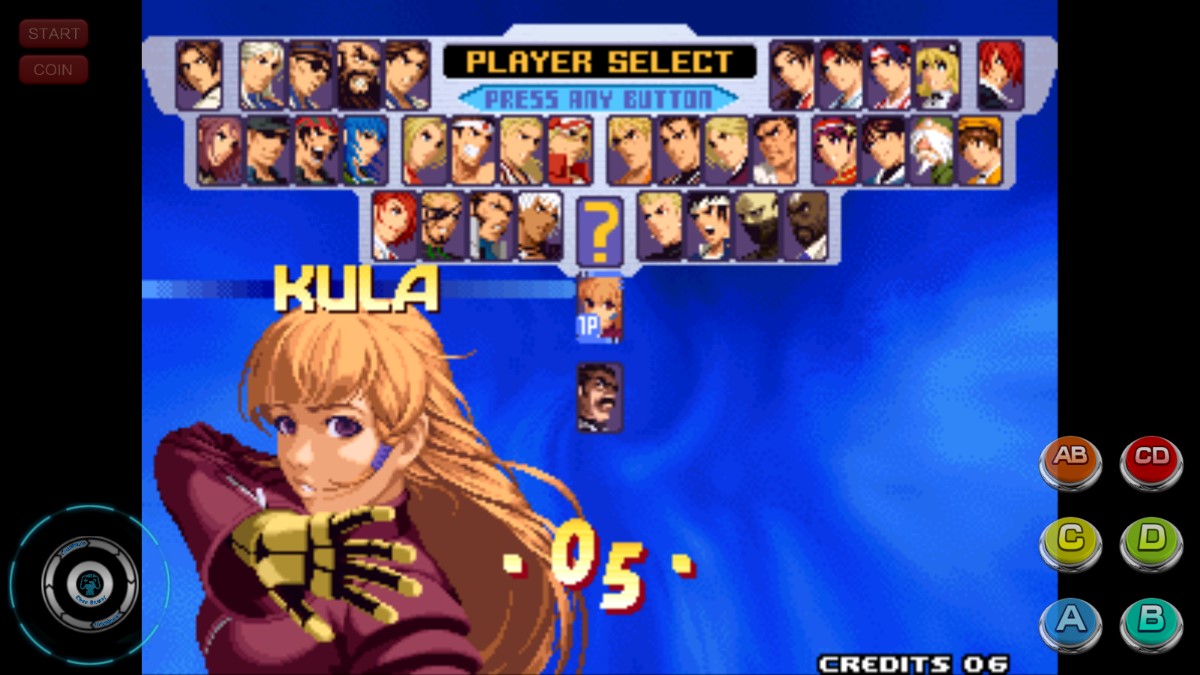
Task: Hit the green D button
Action: (x=1151, y=541)
